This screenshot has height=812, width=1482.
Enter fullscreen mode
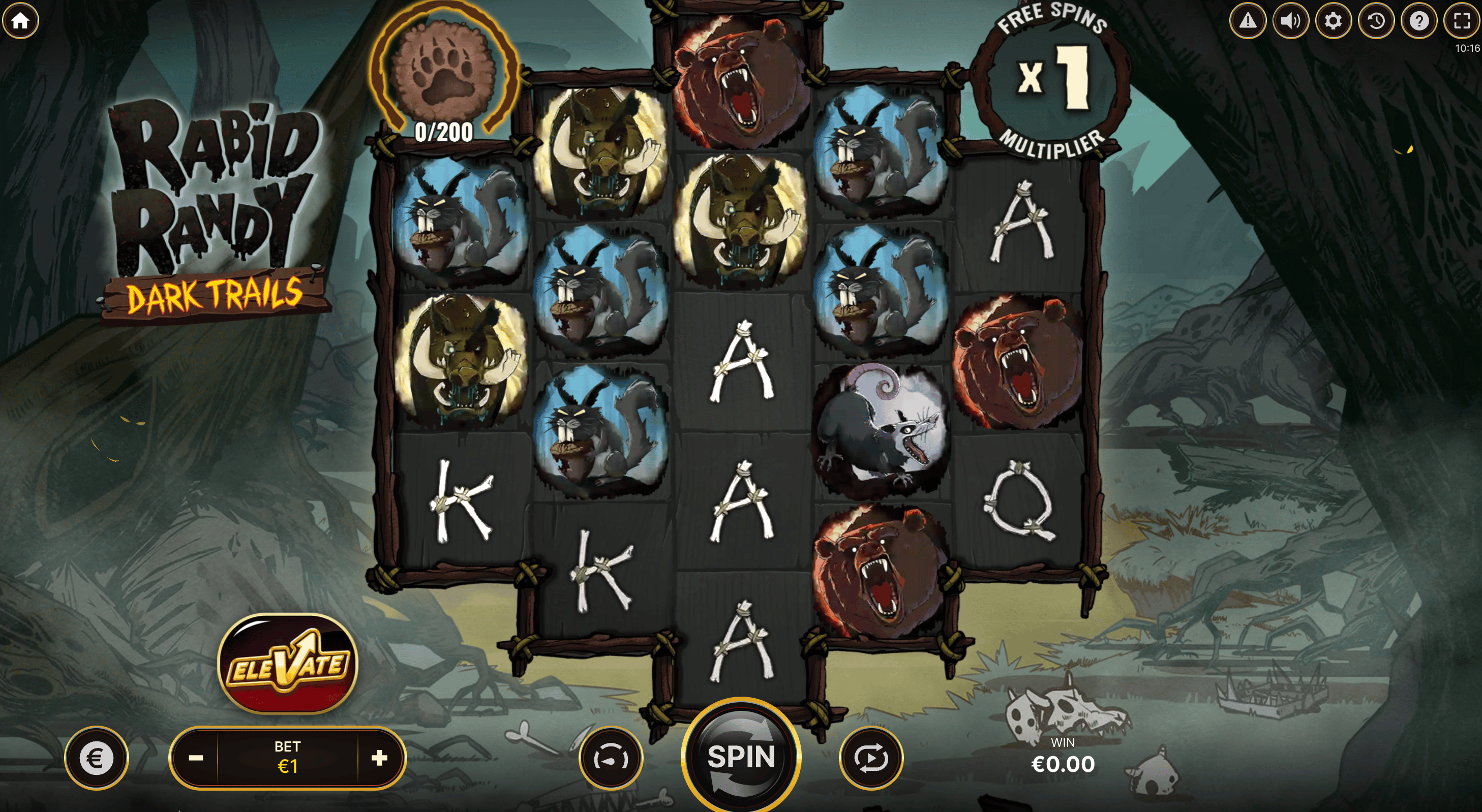click(1461, 21)
